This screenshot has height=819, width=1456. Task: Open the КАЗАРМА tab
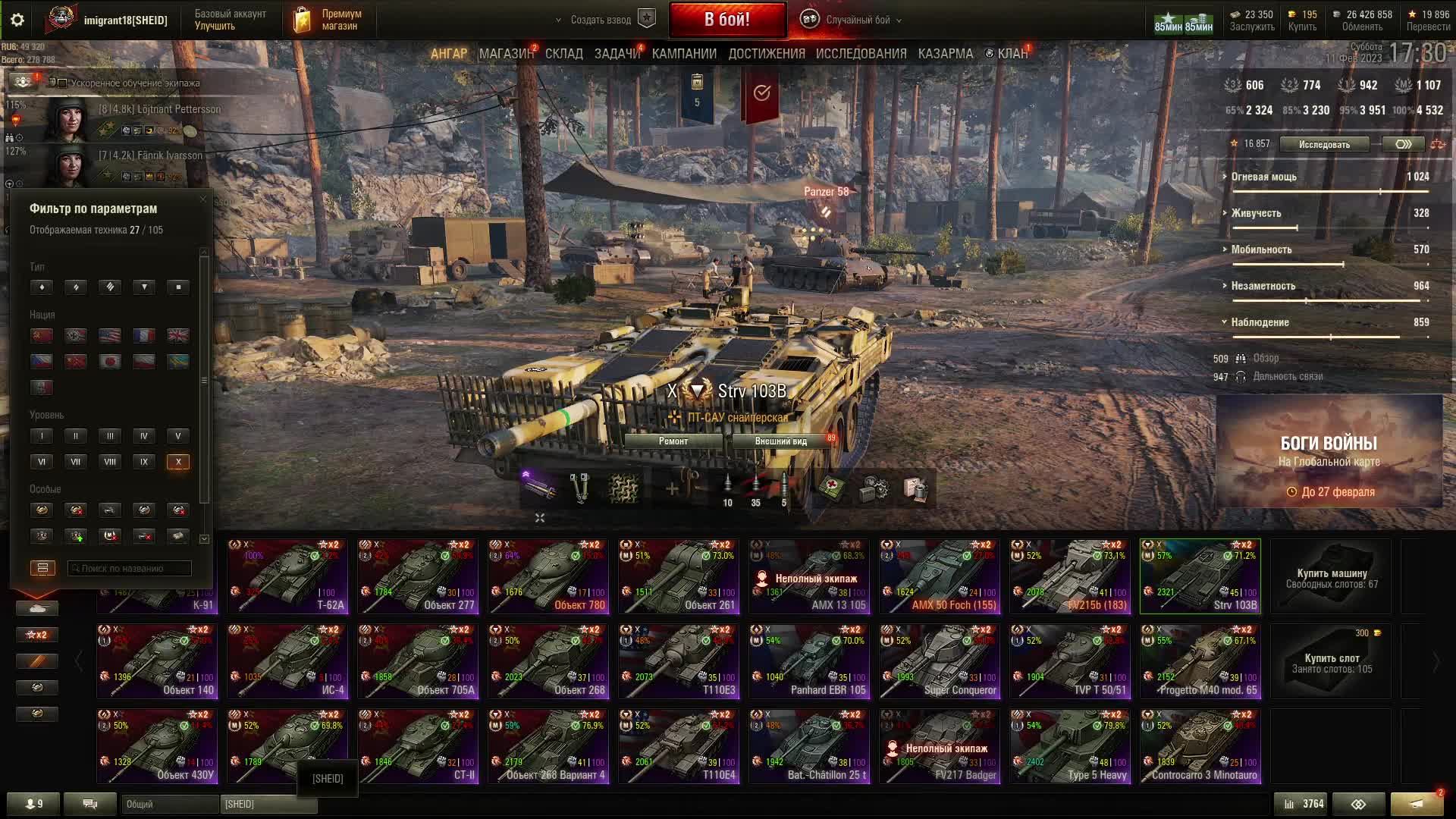(945, 54)
